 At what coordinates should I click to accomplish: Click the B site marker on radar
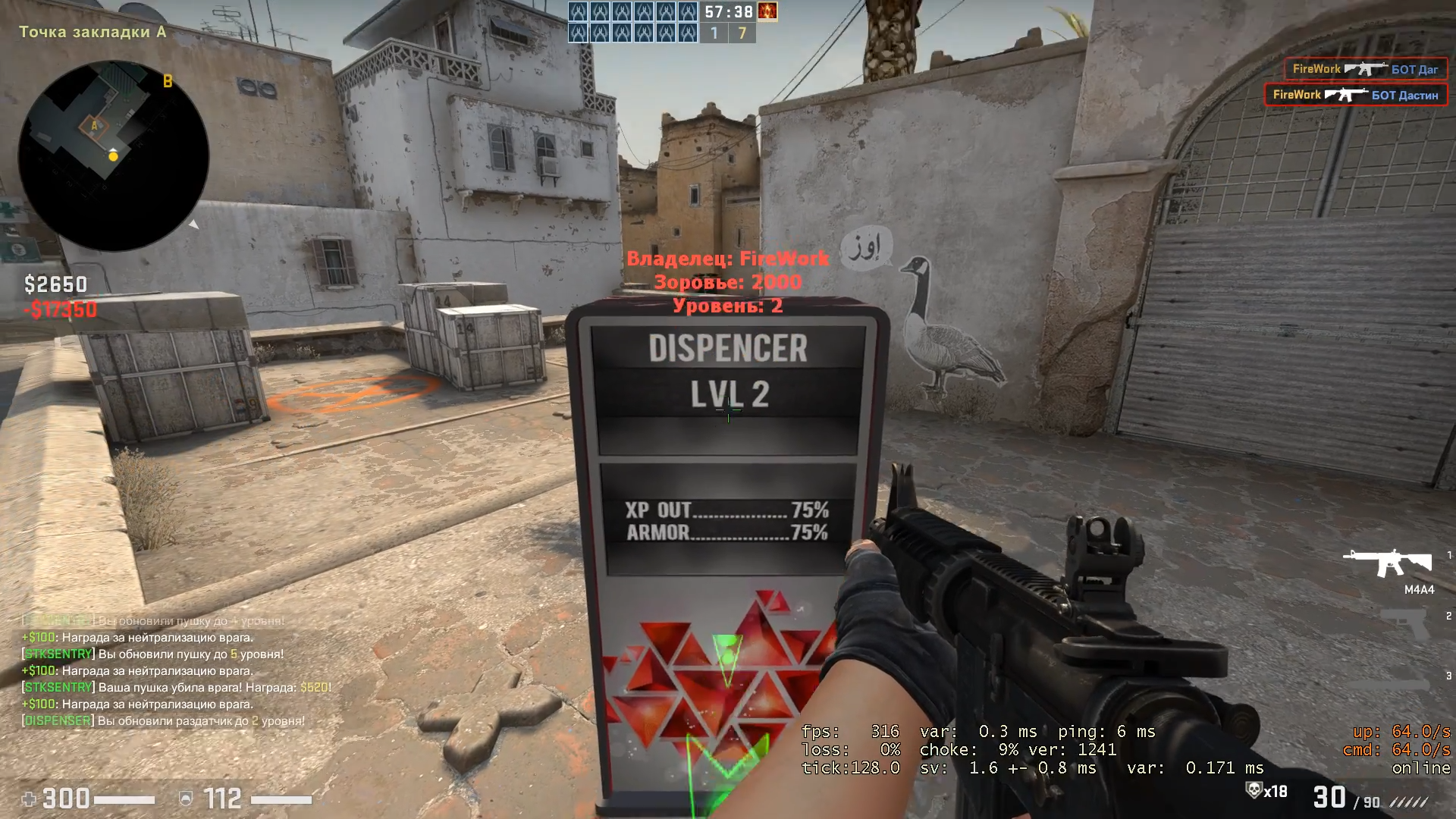click(168, 81)
